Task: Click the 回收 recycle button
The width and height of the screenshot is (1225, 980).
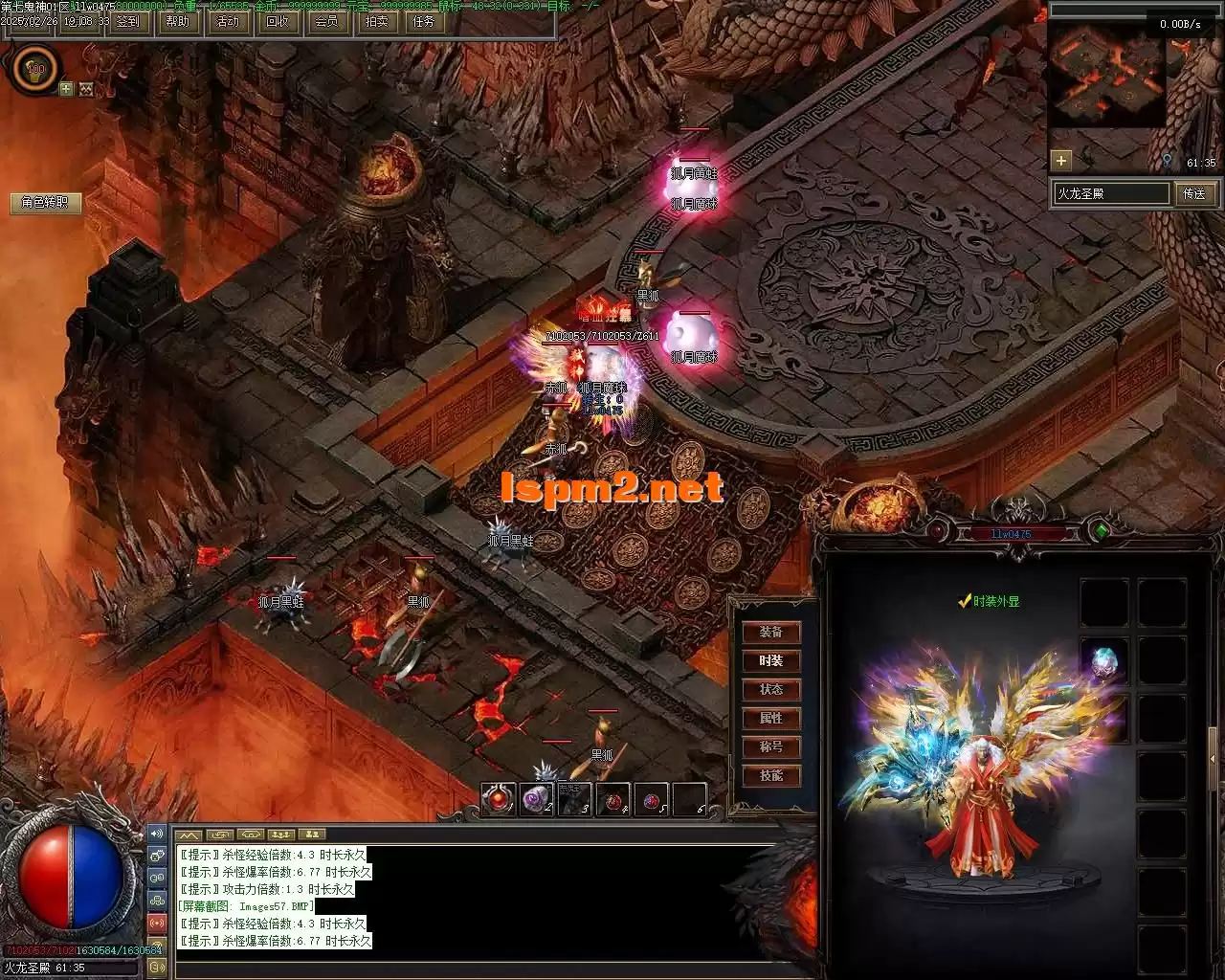Action: [x=278, y=21]
